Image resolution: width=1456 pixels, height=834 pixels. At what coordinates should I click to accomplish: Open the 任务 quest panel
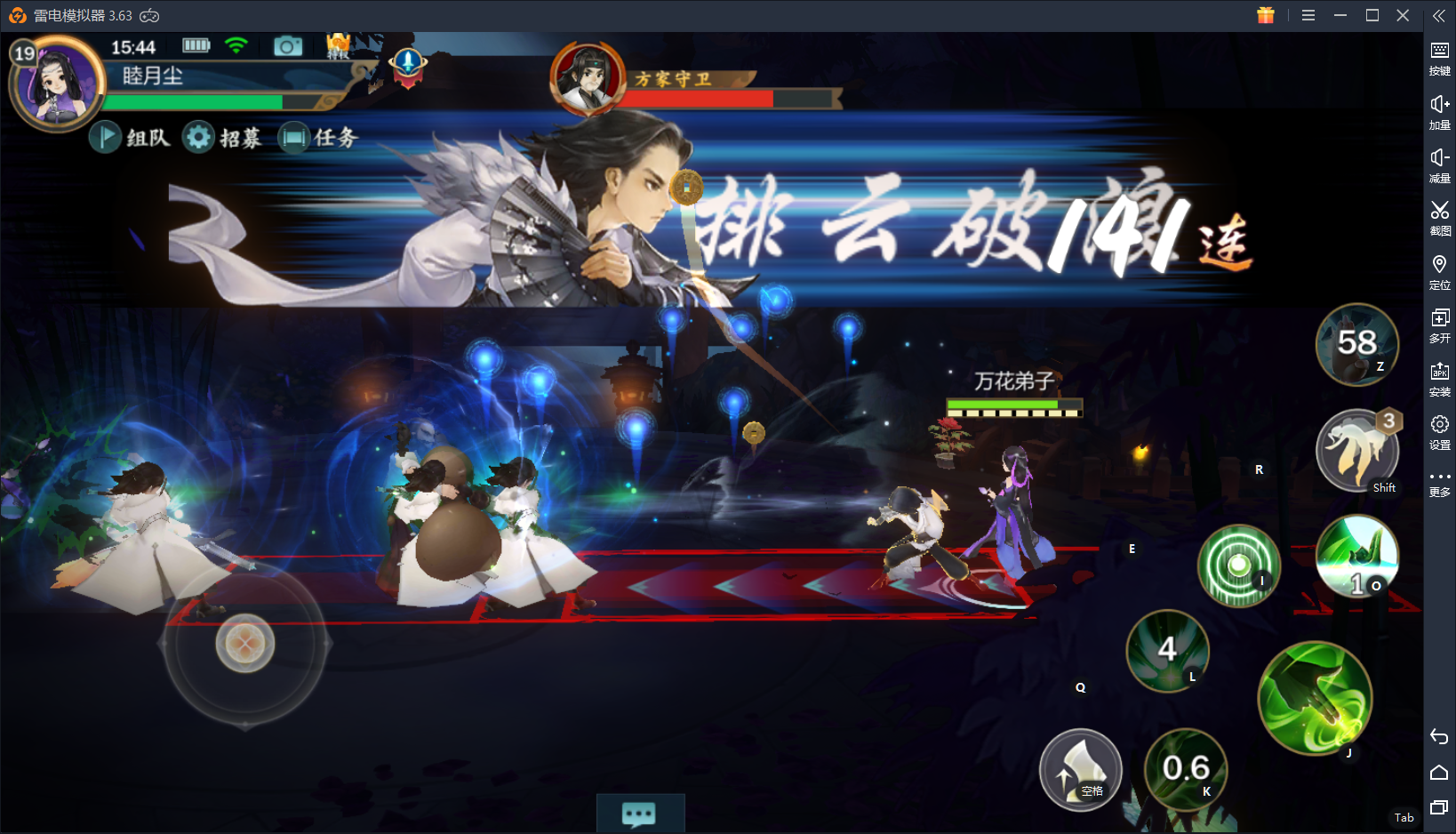[318, 137]
